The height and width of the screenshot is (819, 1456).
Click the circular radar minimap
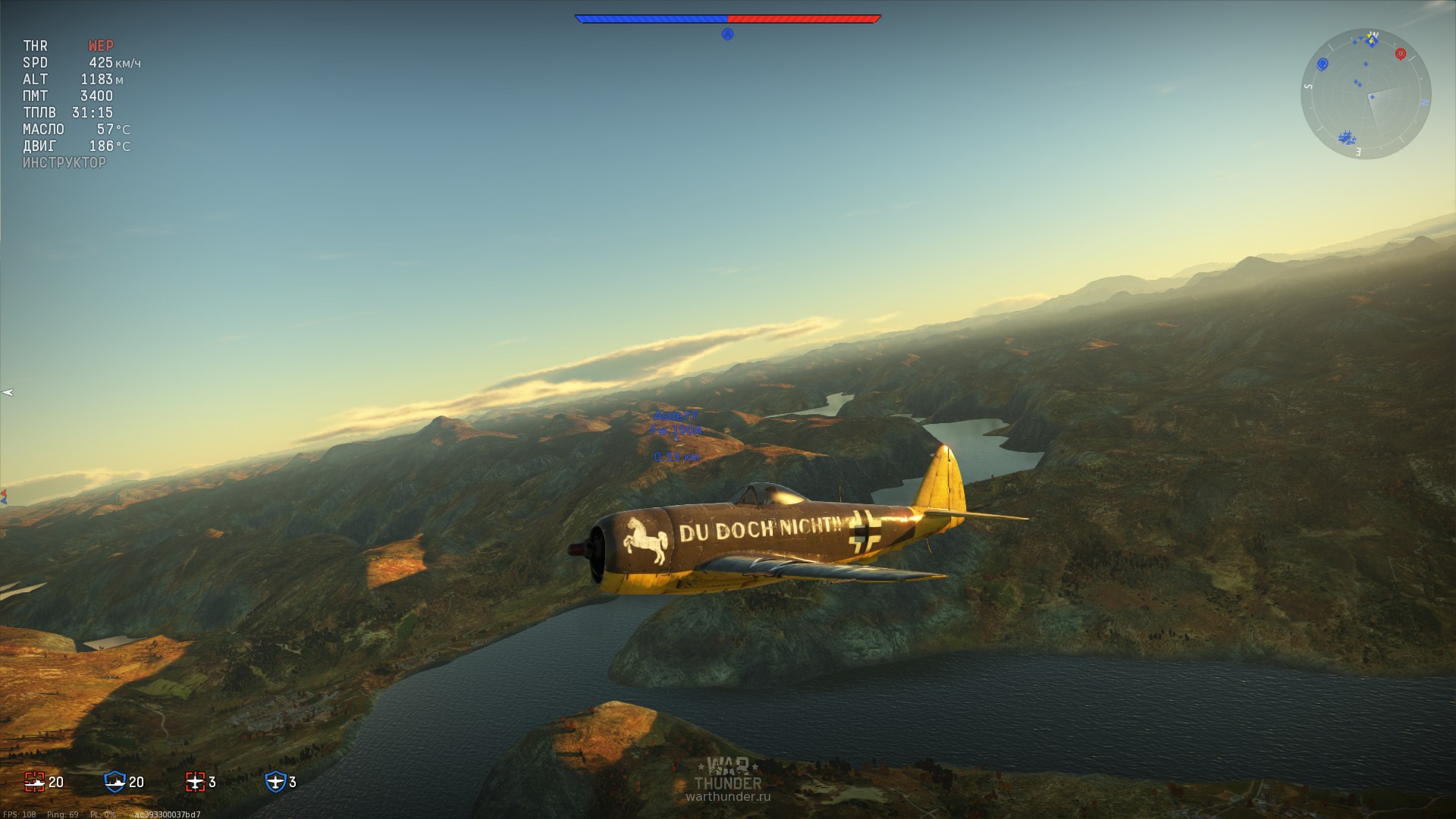pyautogui.click(x=1366, y=94)
